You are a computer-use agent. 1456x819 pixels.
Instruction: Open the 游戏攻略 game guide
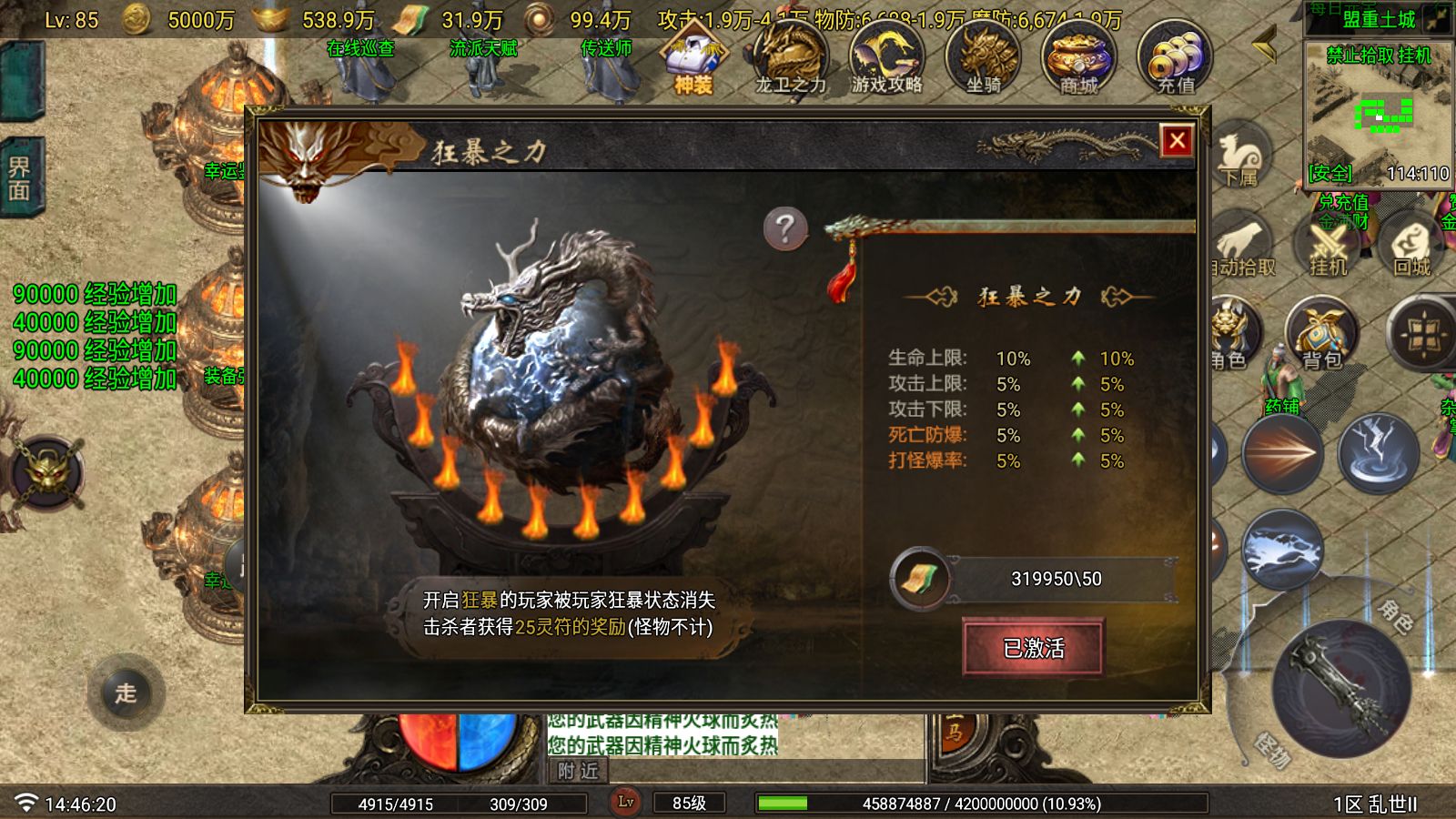pos(885,59)
